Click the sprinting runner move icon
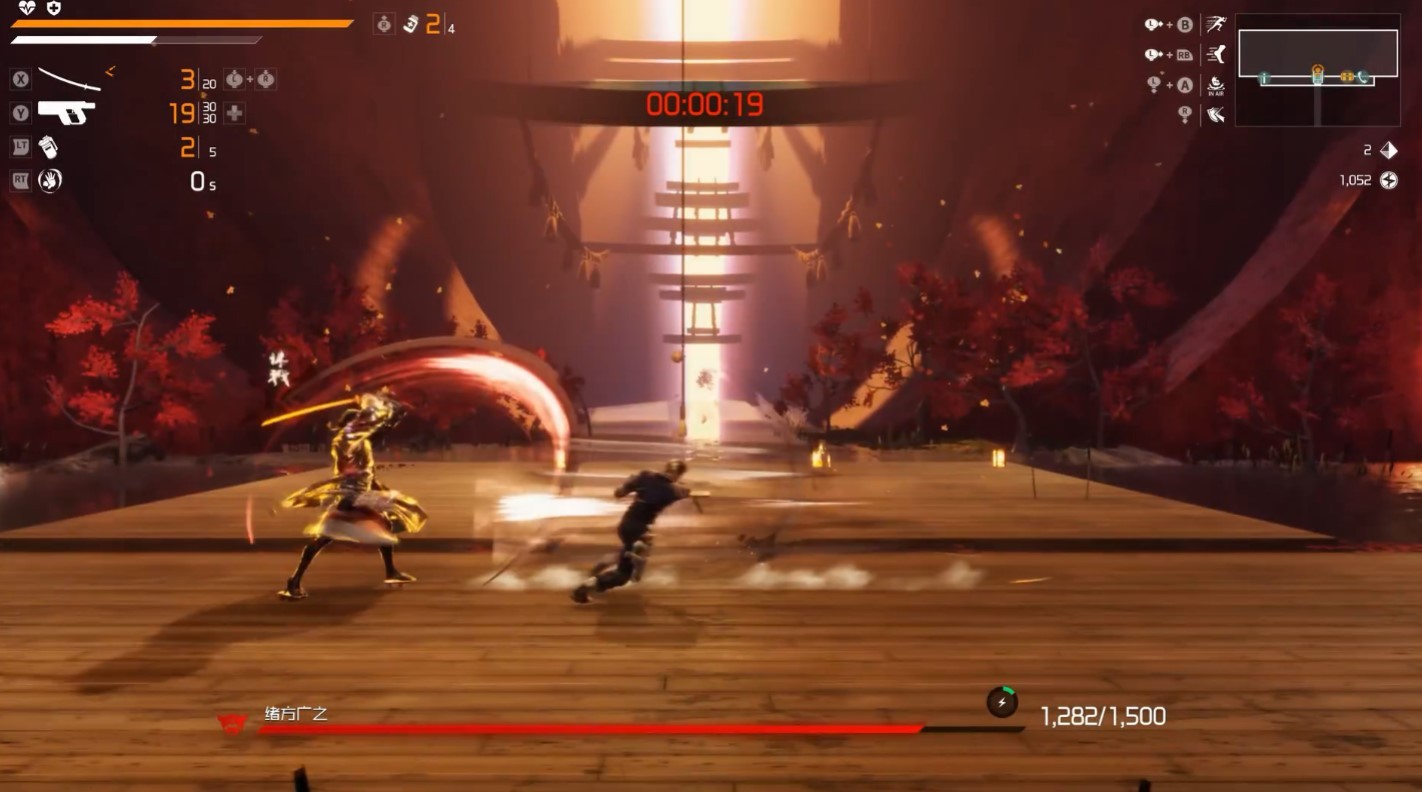 click(1216, 24)
